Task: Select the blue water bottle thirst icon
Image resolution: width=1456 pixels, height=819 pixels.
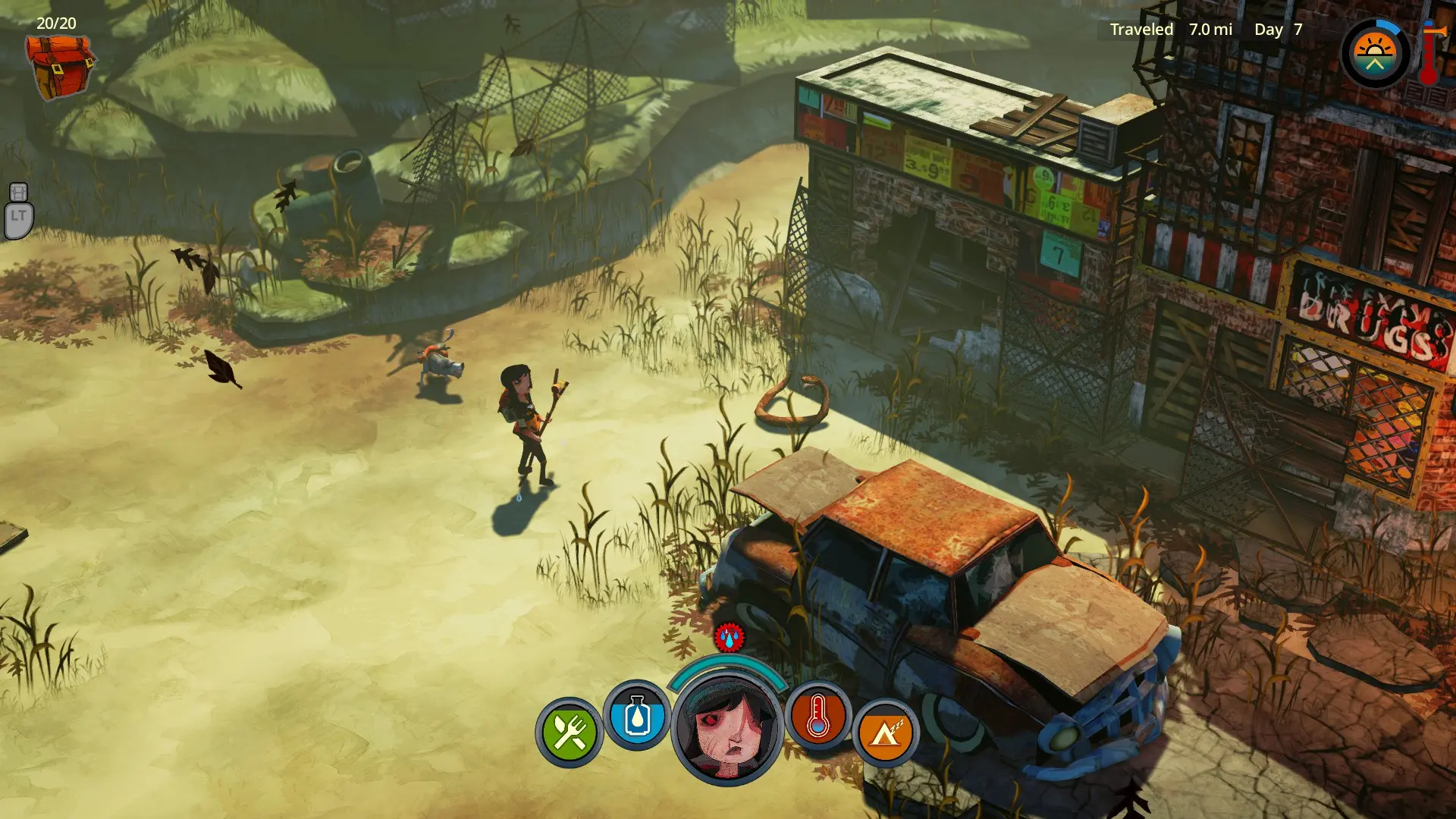Action: coord(637,716)
